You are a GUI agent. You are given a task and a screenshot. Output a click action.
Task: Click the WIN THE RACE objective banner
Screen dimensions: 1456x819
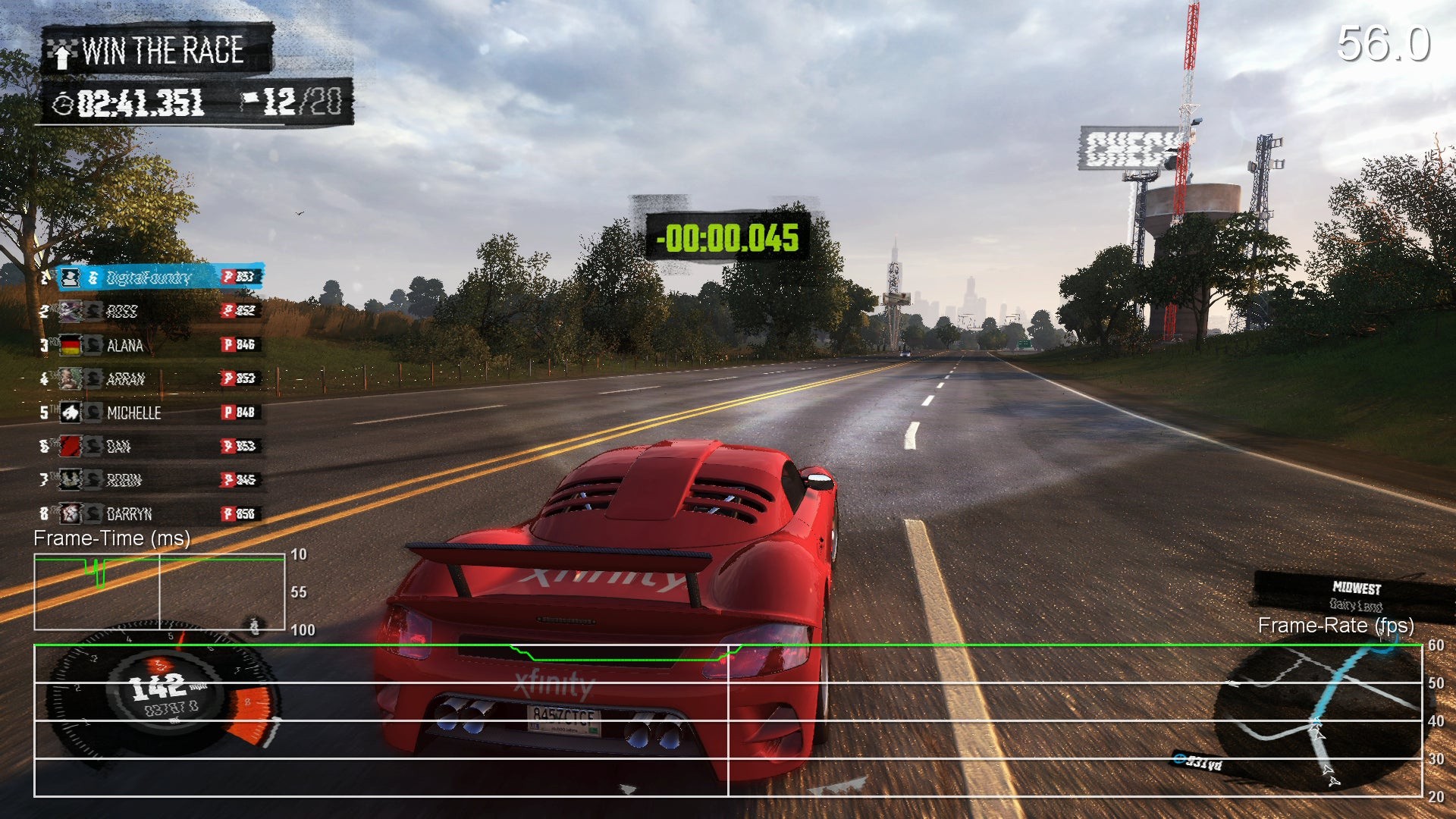point(158,51)
